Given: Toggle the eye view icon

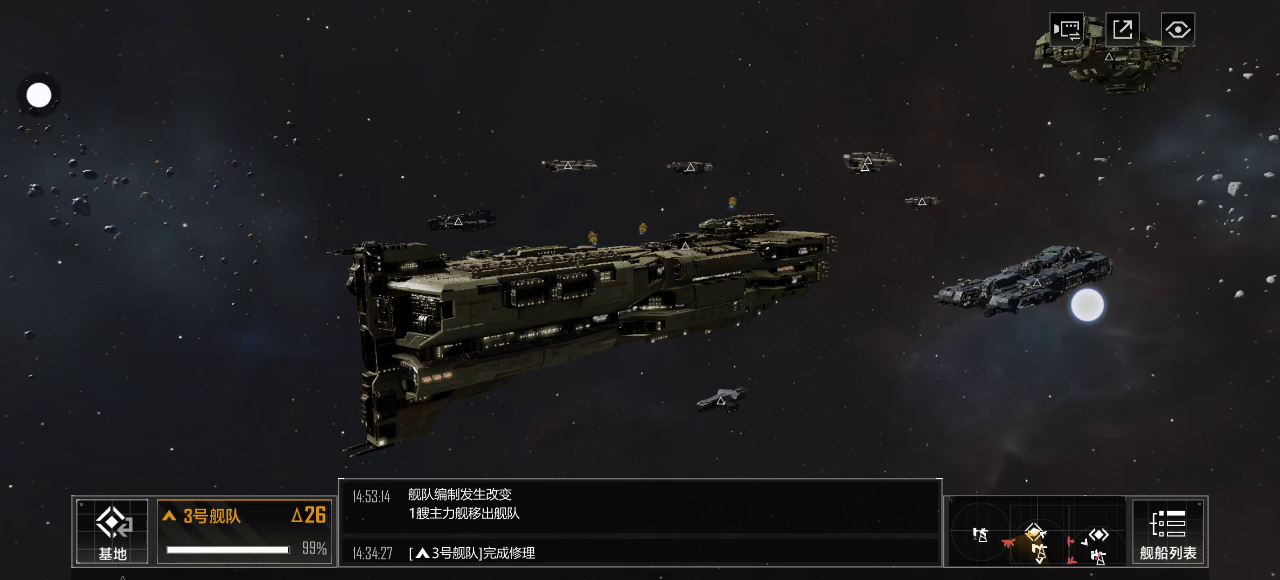Looking at the screenshot, I should (x=1178, y=29).
